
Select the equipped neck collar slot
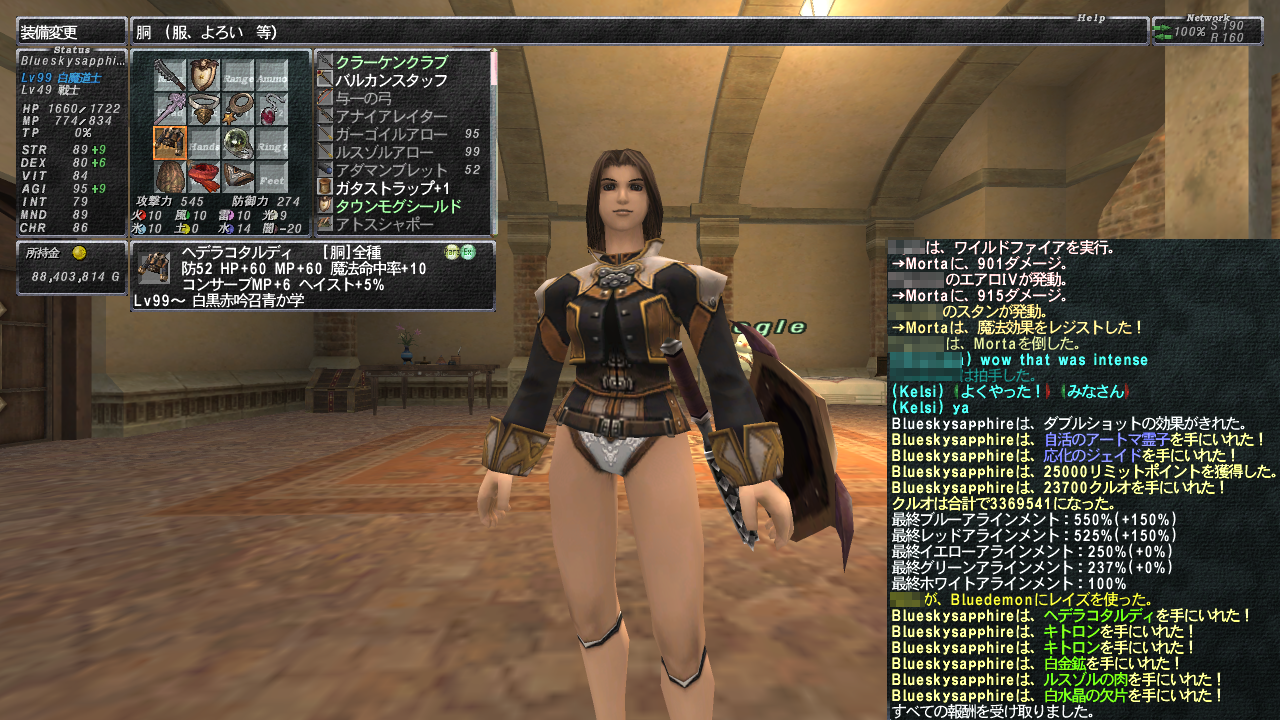point(204,108)
